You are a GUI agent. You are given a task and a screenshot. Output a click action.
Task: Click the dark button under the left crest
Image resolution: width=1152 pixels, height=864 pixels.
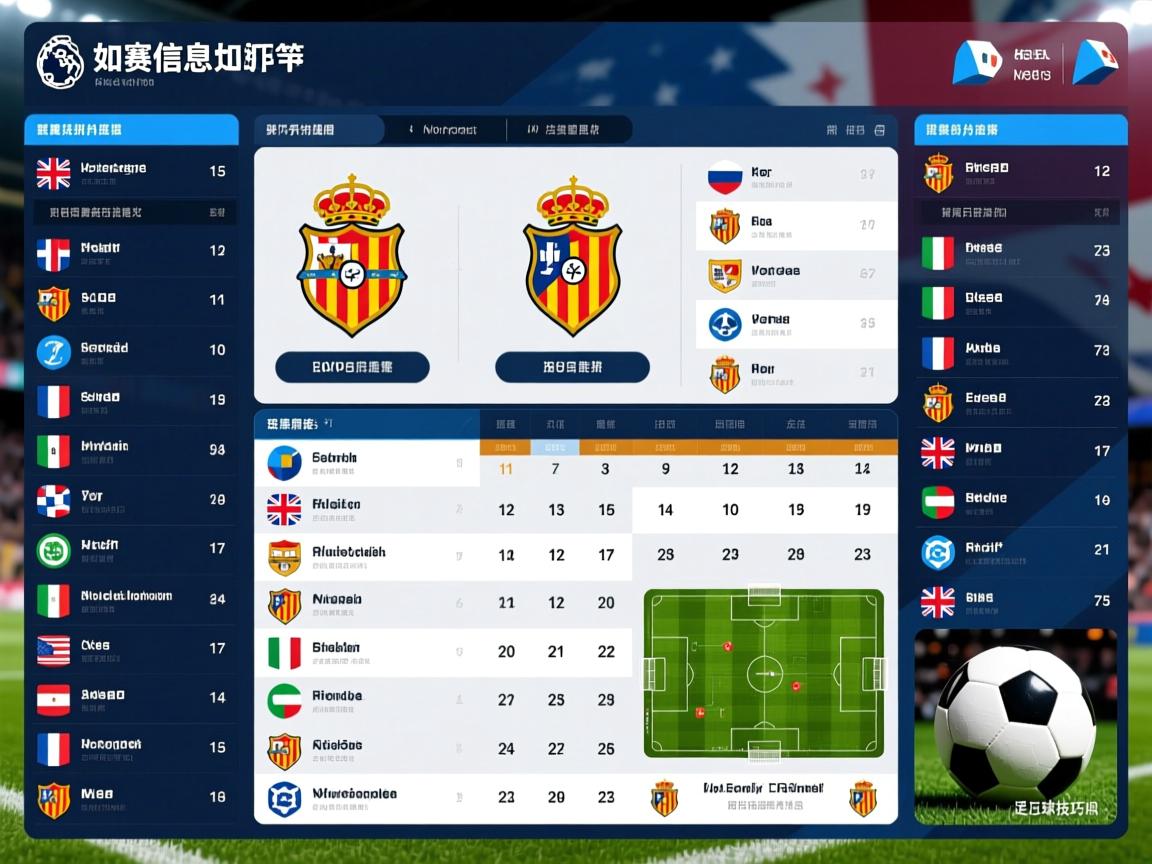point(352,367)
